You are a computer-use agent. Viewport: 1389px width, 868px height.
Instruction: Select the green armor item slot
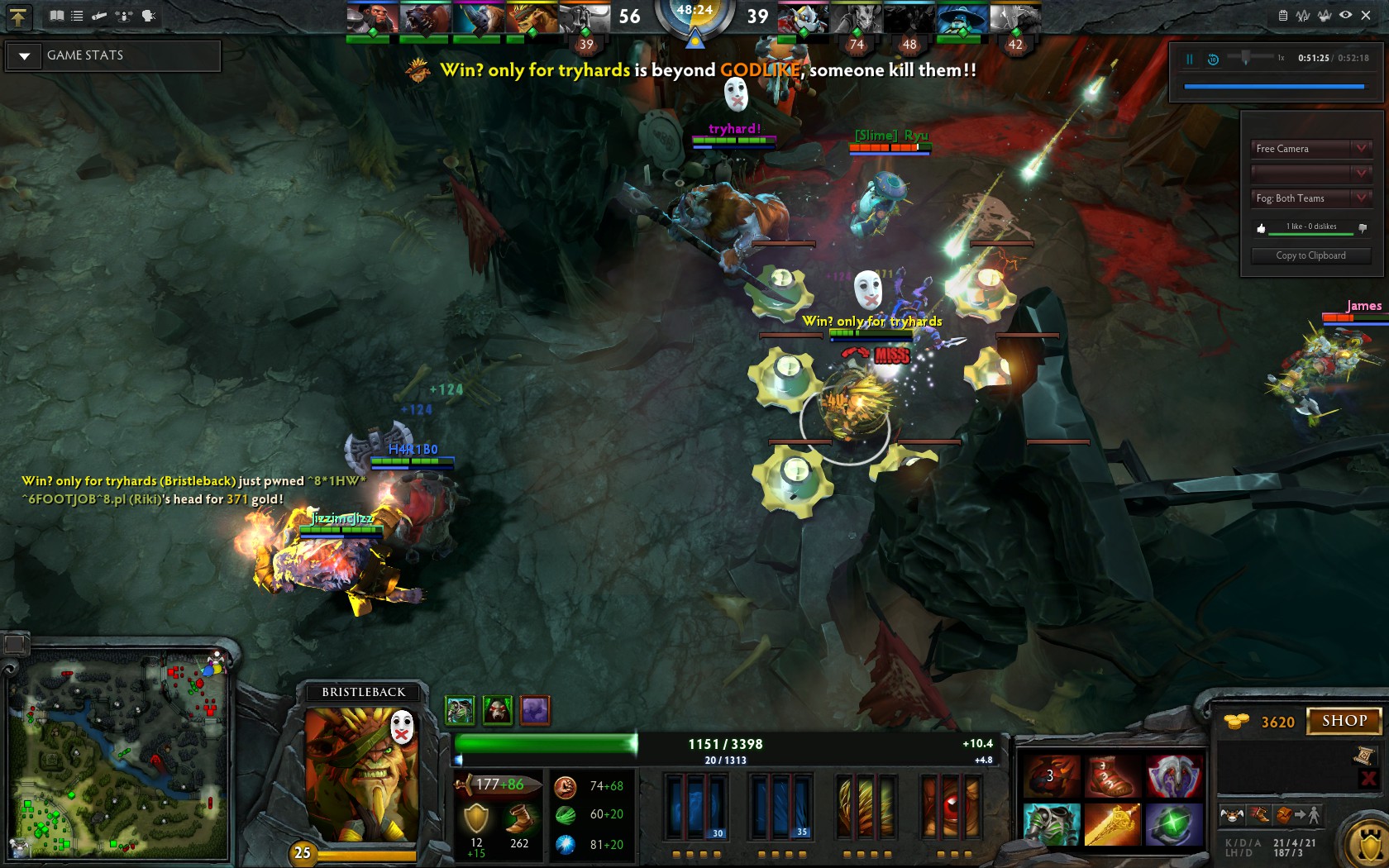1052,824
